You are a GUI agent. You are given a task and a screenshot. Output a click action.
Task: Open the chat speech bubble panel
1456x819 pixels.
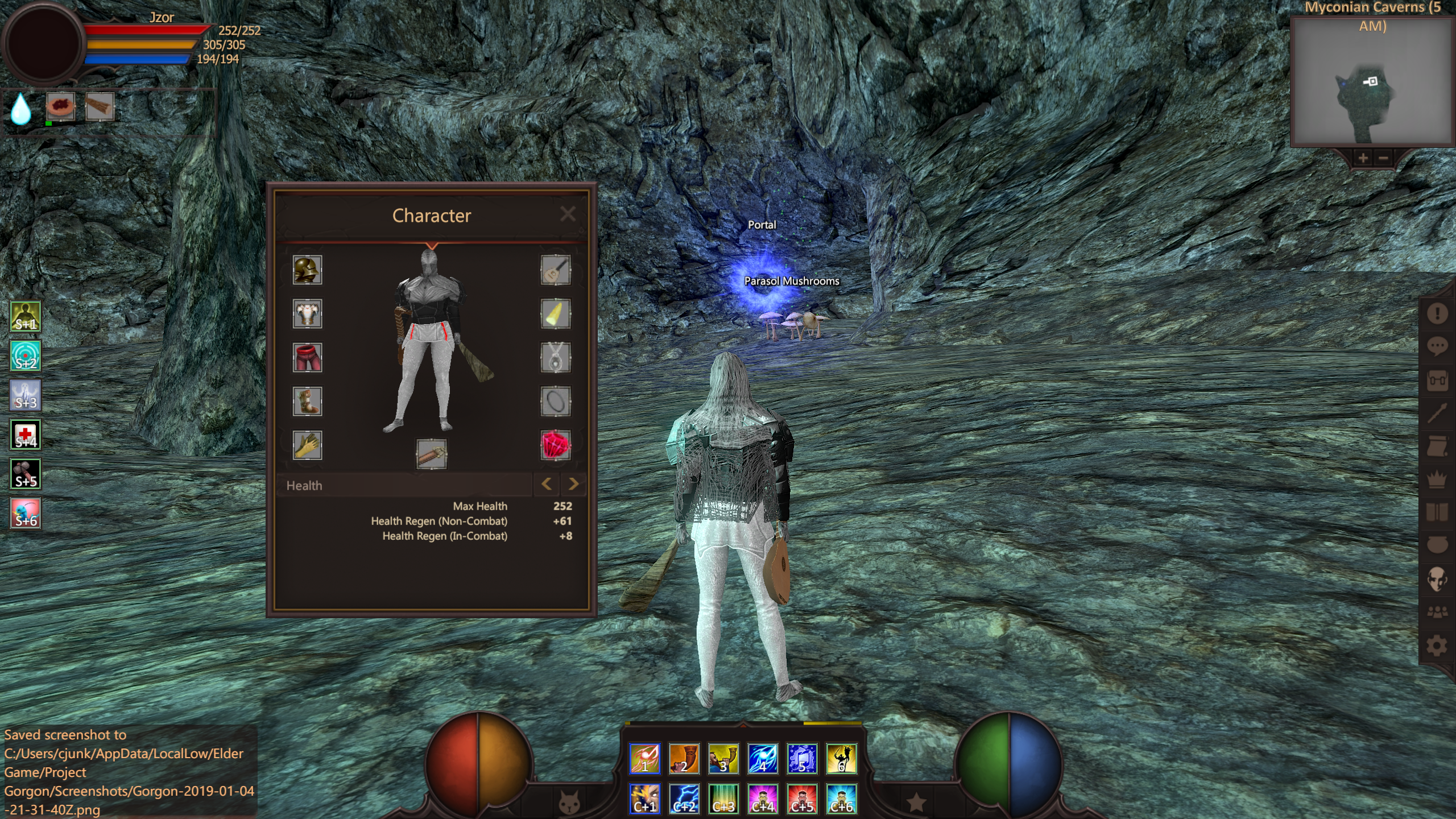(1437, 345)
